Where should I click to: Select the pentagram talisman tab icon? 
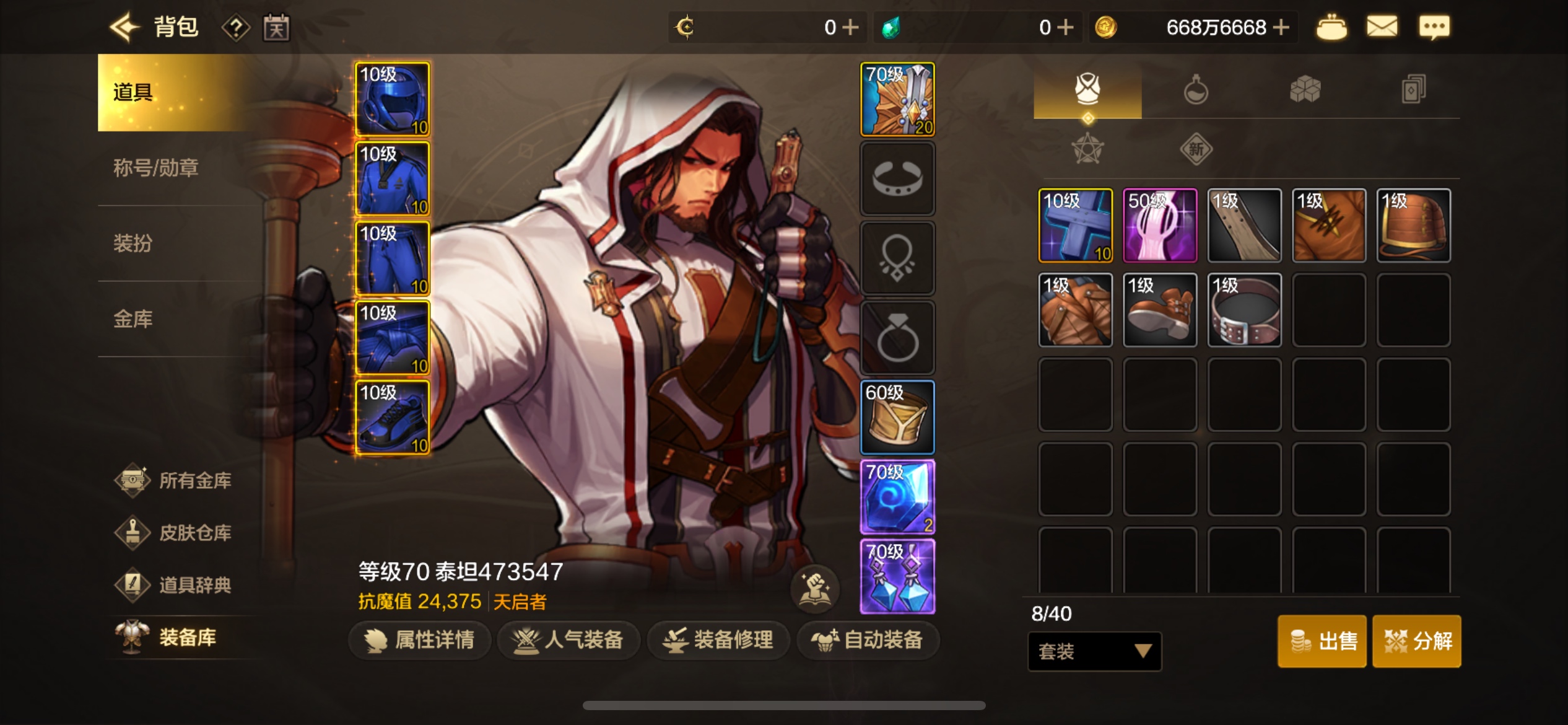(1087, 149)
